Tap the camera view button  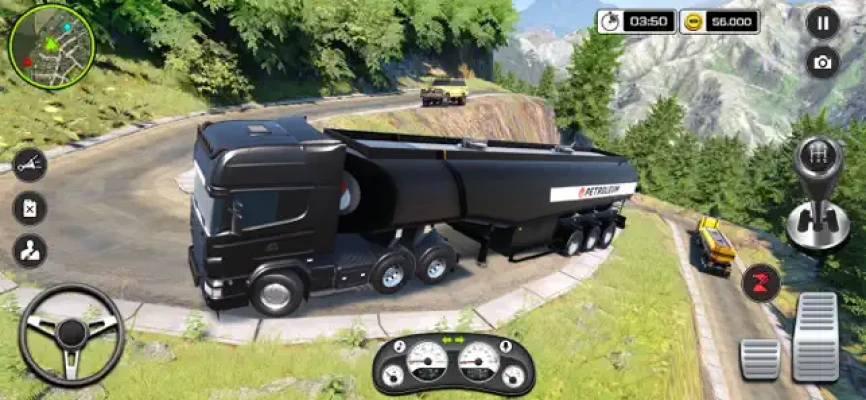822,62
